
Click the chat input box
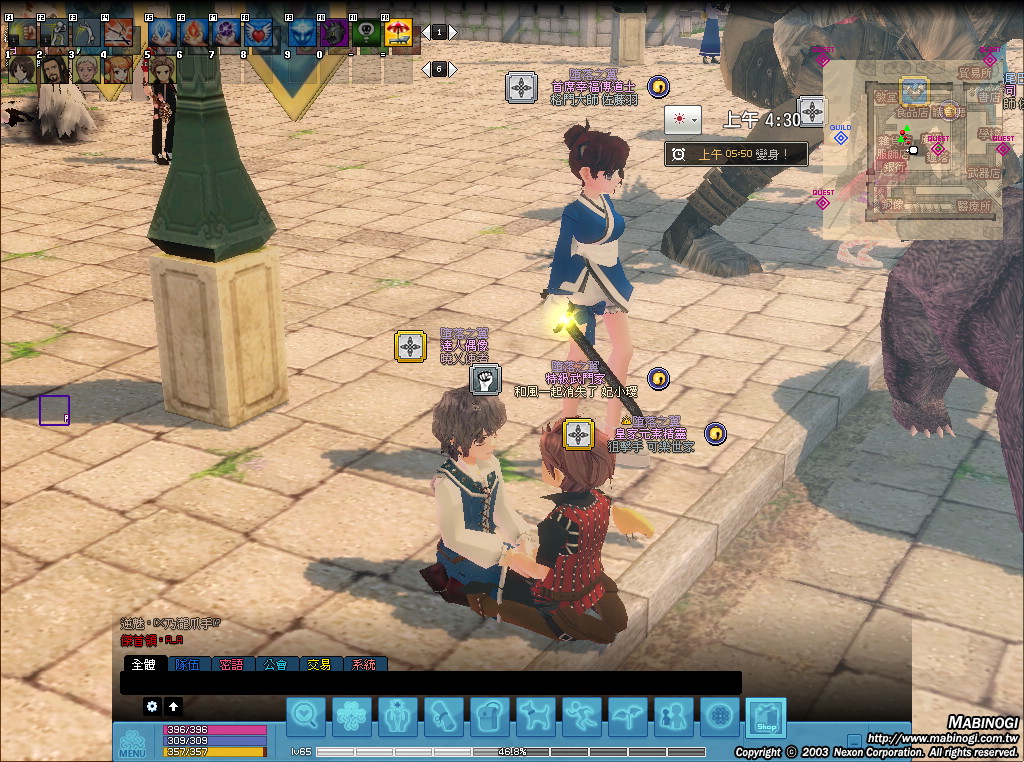coord(430,683)
